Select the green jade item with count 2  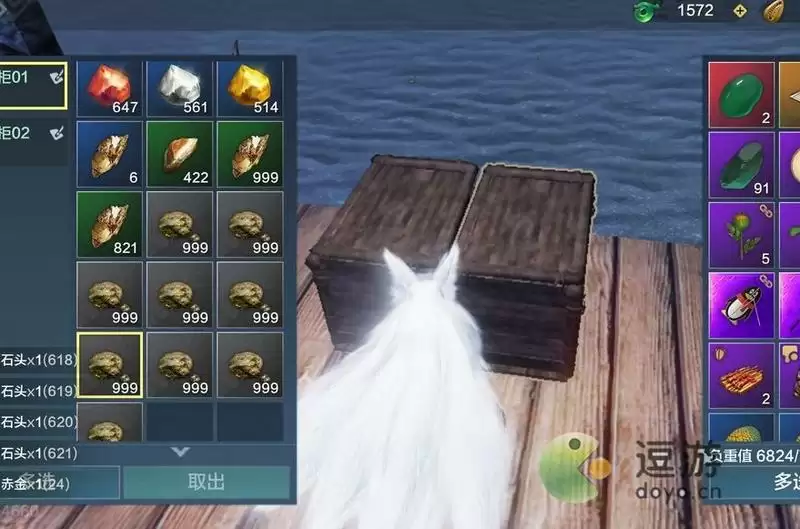tap(742, 97)
